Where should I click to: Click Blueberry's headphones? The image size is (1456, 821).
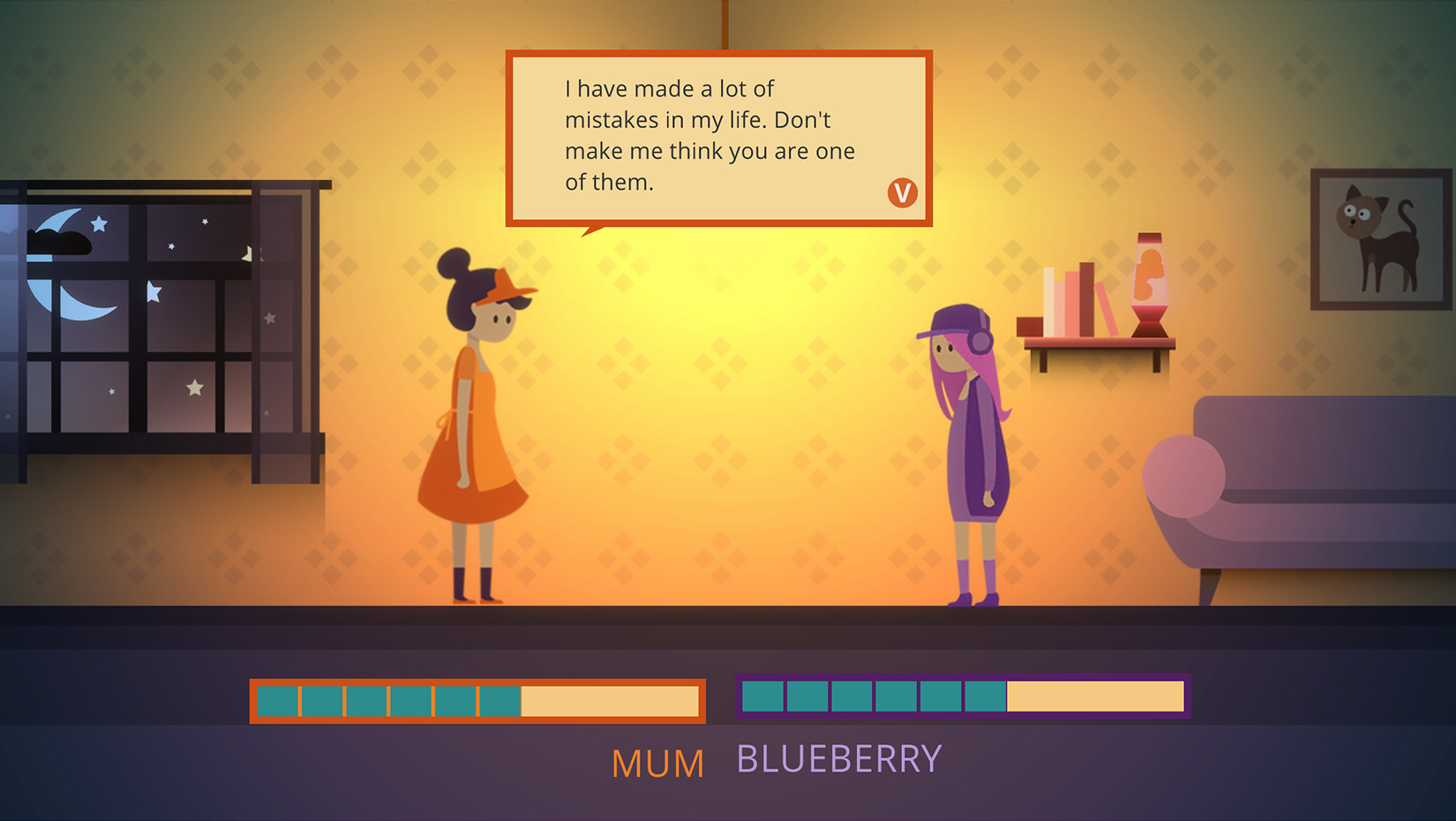coord(979,343)
